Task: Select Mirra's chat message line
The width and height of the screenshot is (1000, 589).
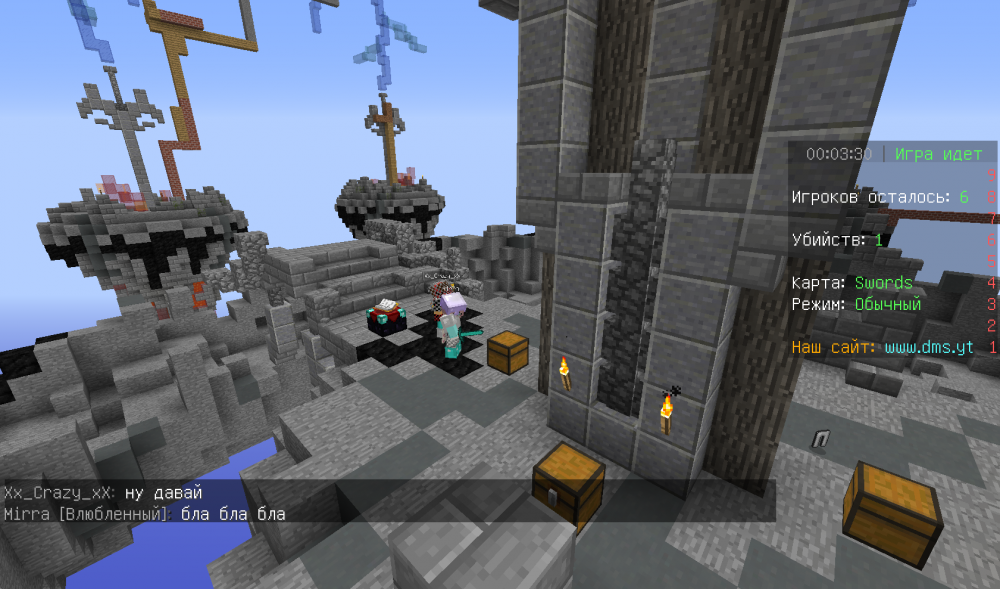Action: point(145,514)
